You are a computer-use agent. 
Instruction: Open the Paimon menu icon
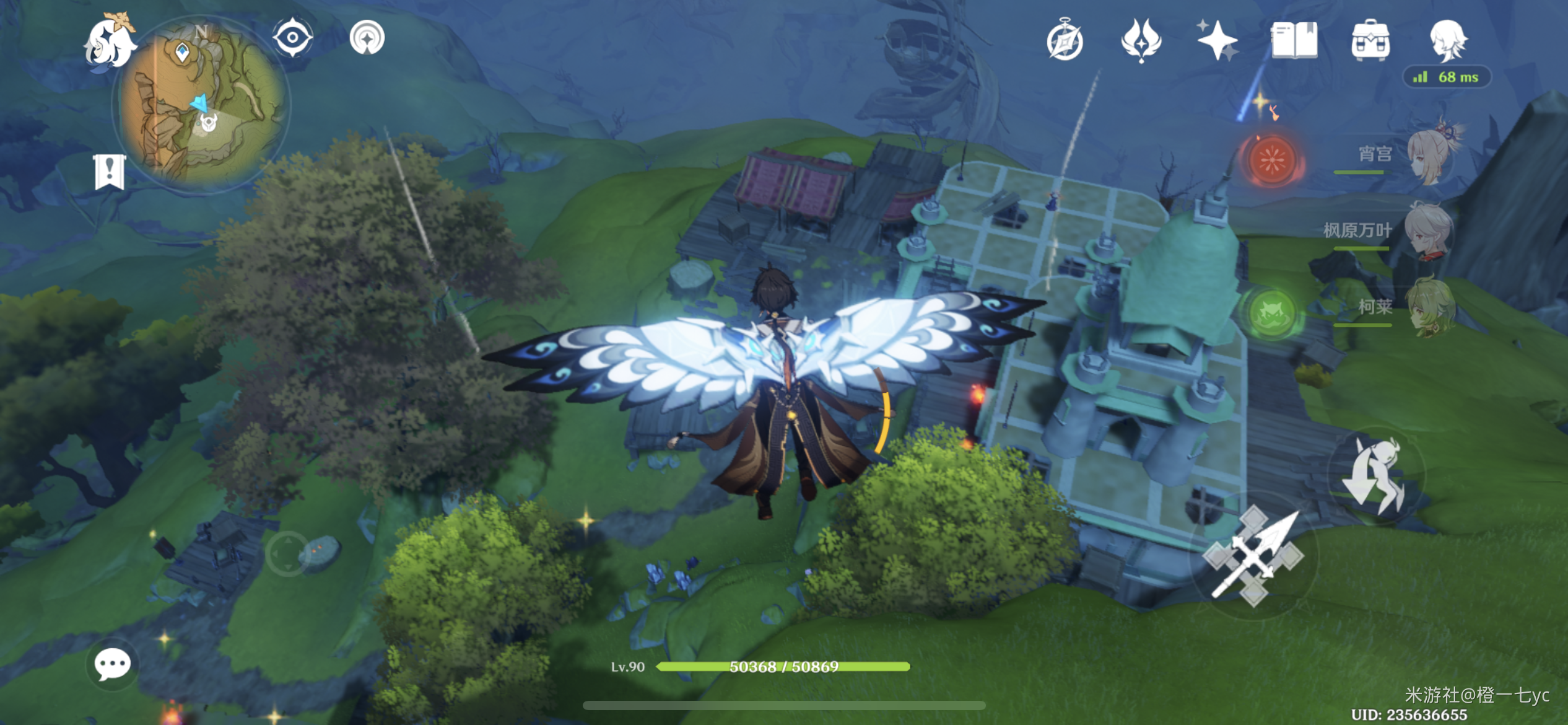pyautogui.click(x=110, y=42)
